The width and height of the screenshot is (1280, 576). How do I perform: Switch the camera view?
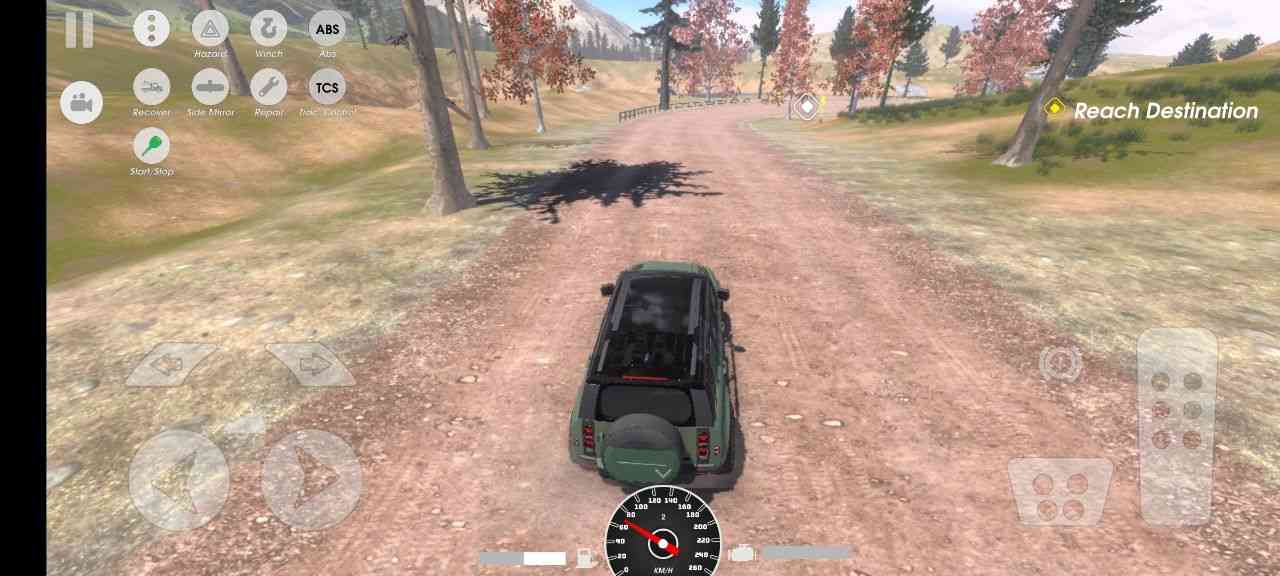click(81, 103)
